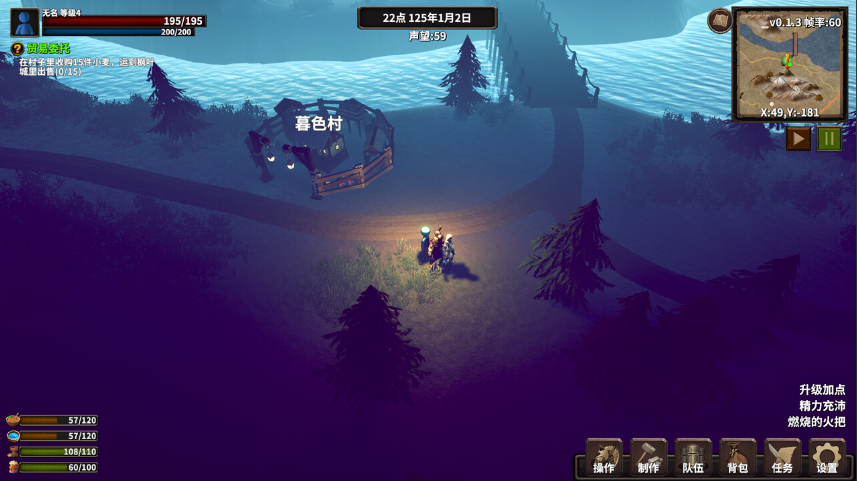Select the 贸易委托 quest tracker entry
This screenshot has width=857, height=481.
[46, 48]
